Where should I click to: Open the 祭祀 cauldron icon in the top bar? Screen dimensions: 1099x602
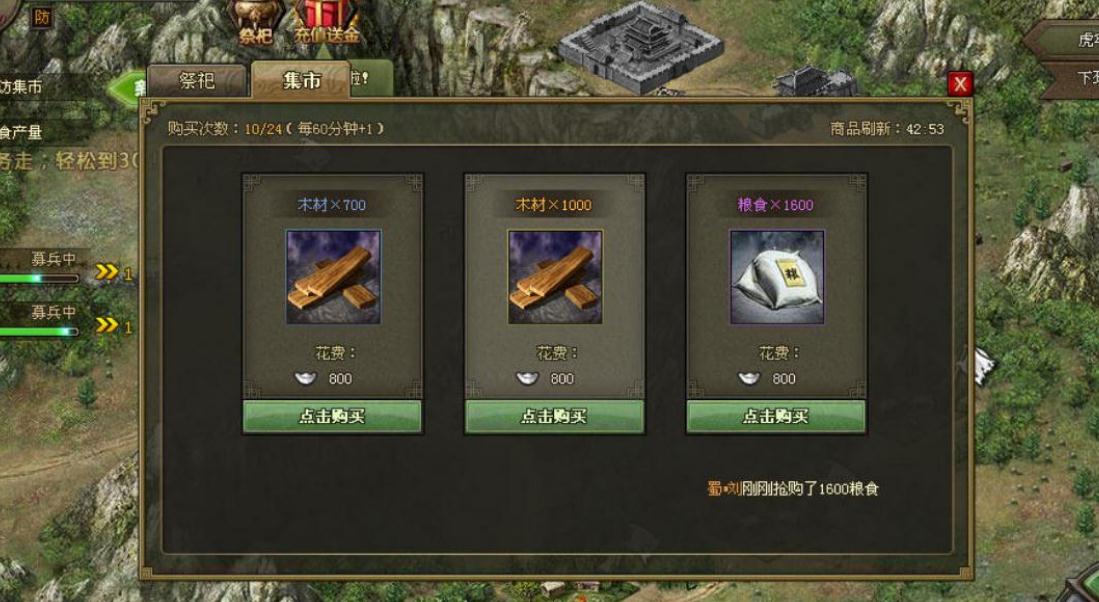pos(255,20)
